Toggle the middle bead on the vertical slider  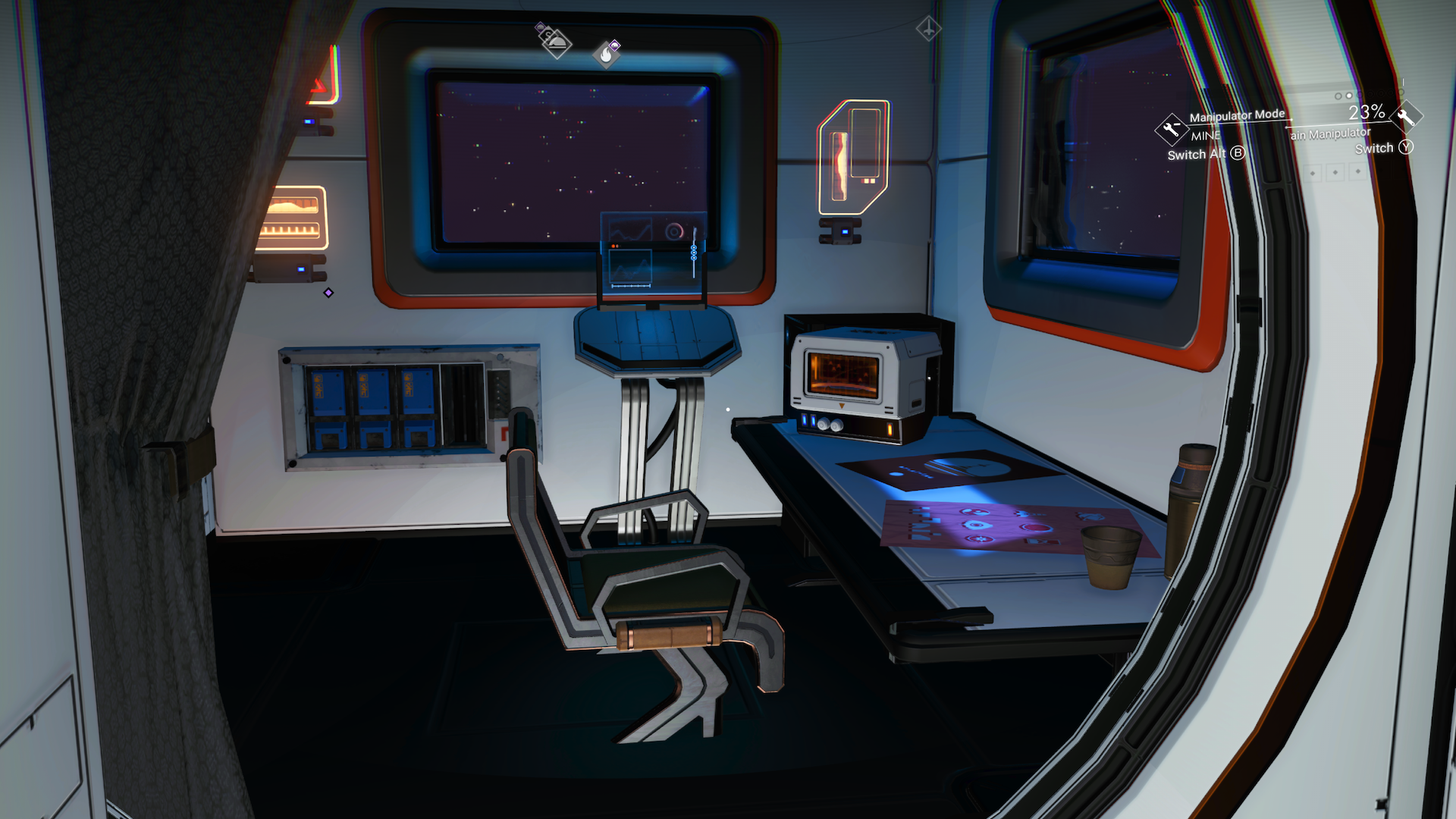694,253
